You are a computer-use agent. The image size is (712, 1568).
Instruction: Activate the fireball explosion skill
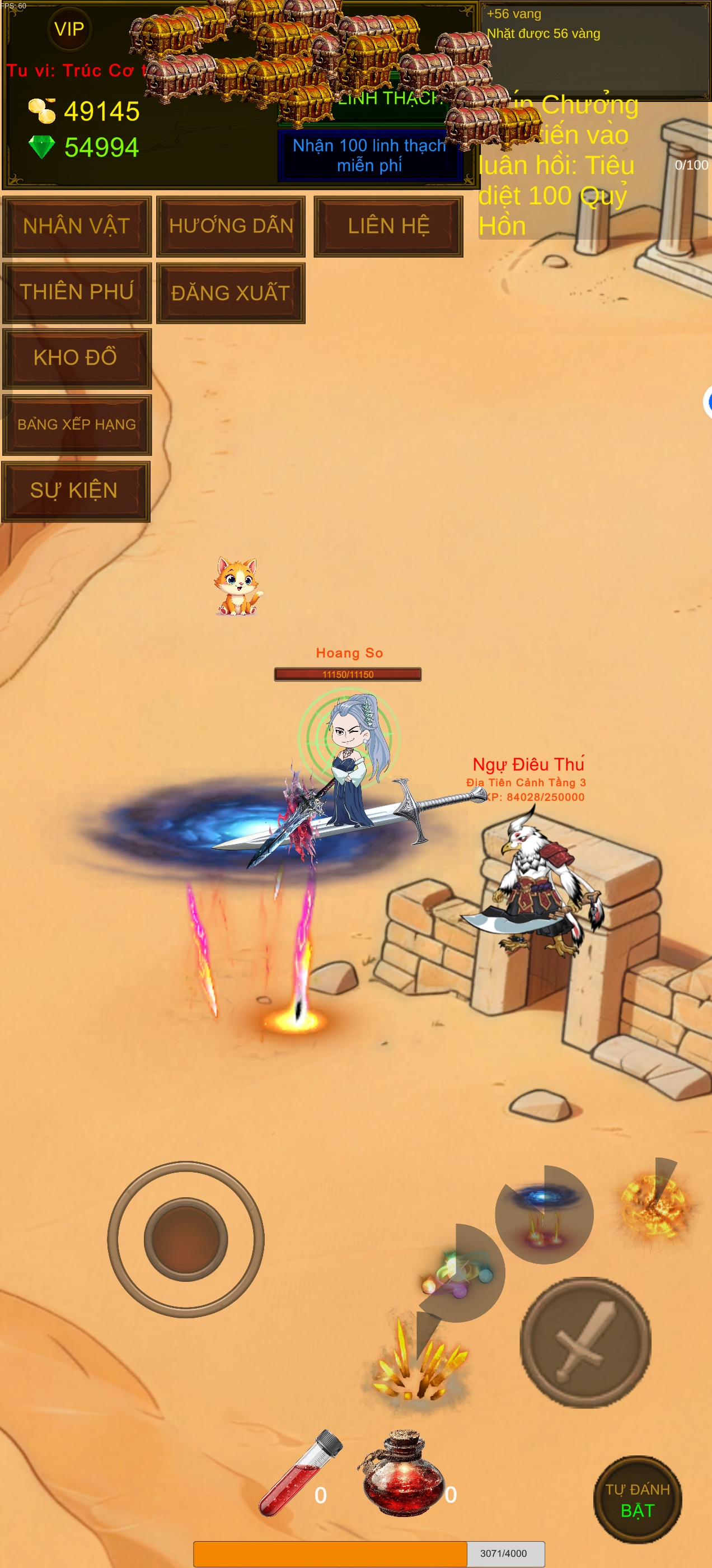point(654,1205)
